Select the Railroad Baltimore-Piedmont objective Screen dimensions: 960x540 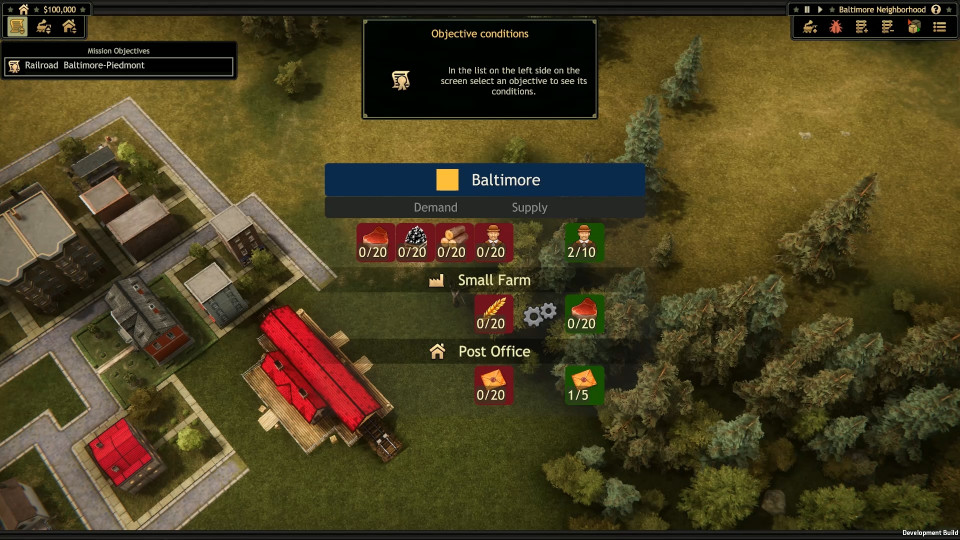(118, 66)
